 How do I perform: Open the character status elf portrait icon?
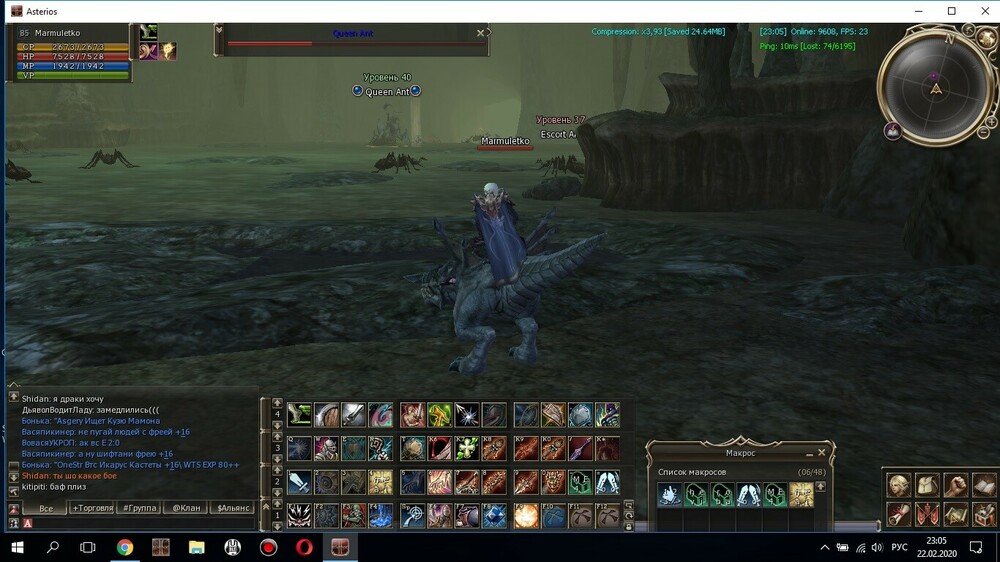coord(899,485)
